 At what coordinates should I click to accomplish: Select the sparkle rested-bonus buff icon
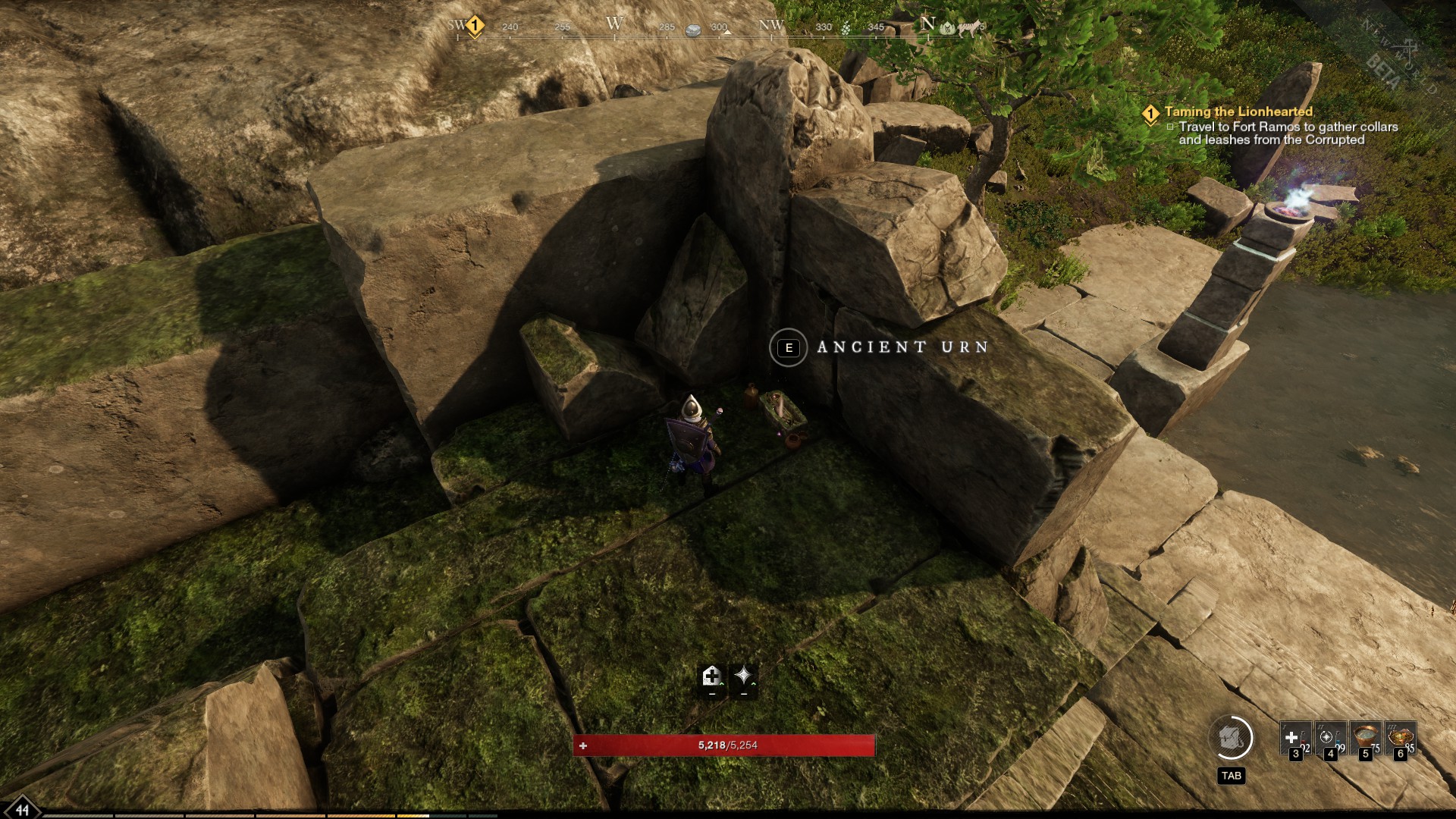coord(743,675)
